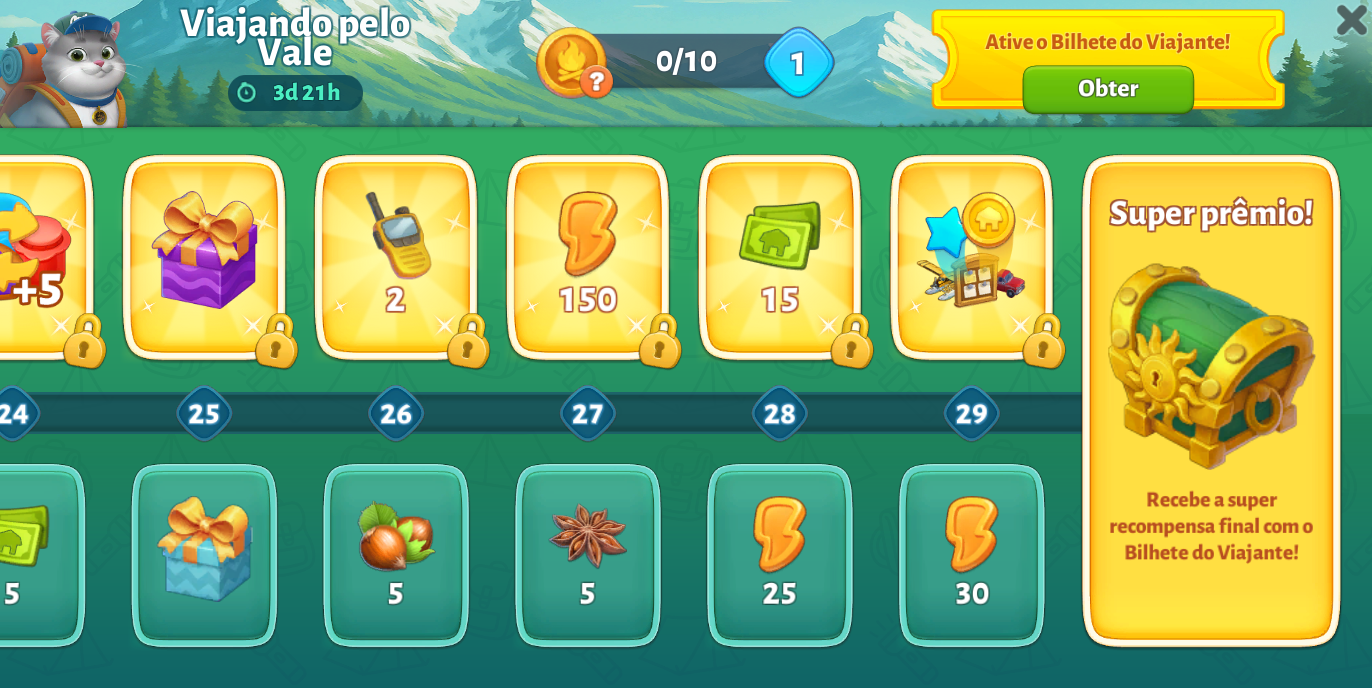This screenshot has width=1372, height=688.
Task: Select the locked purple gift box reward
Action: (205, 256)
